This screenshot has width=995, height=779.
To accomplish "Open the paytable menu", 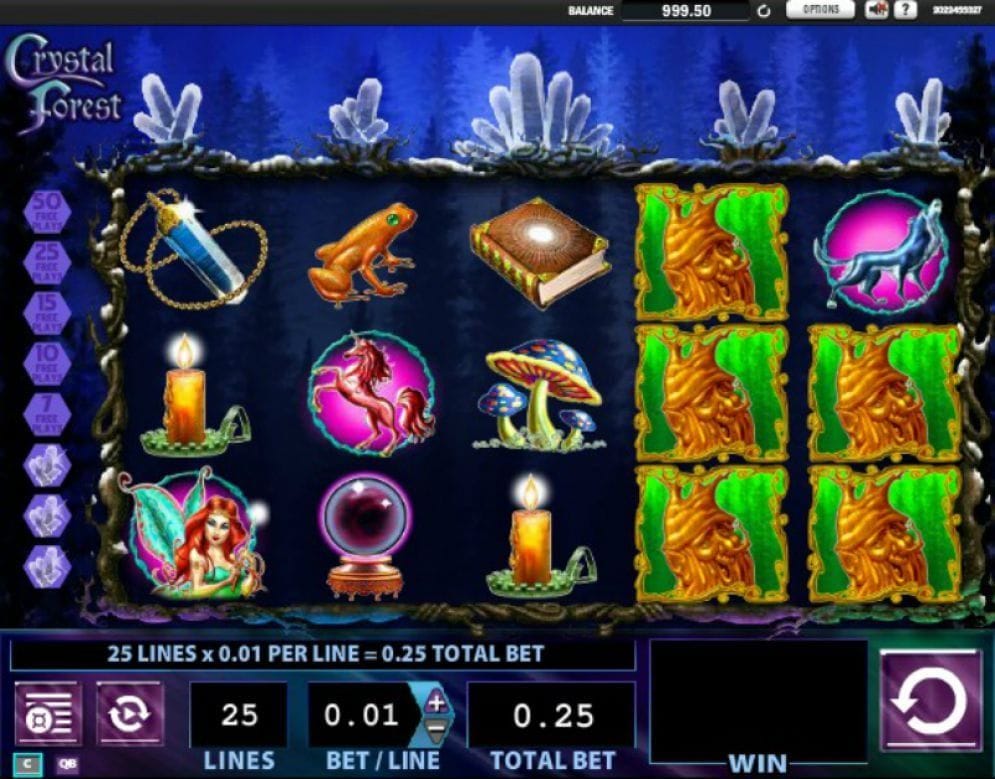I will pos(47,714).
